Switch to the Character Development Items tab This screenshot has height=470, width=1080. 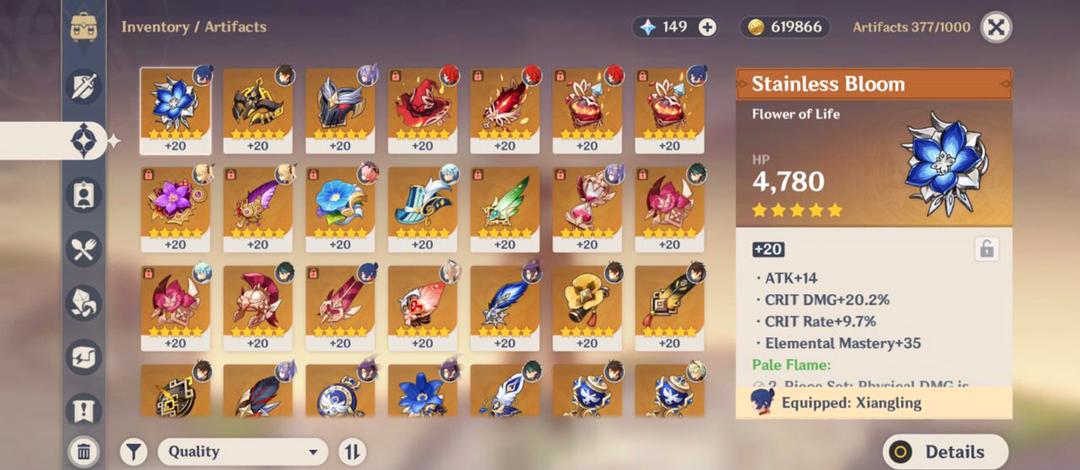[x=84, y=194]
